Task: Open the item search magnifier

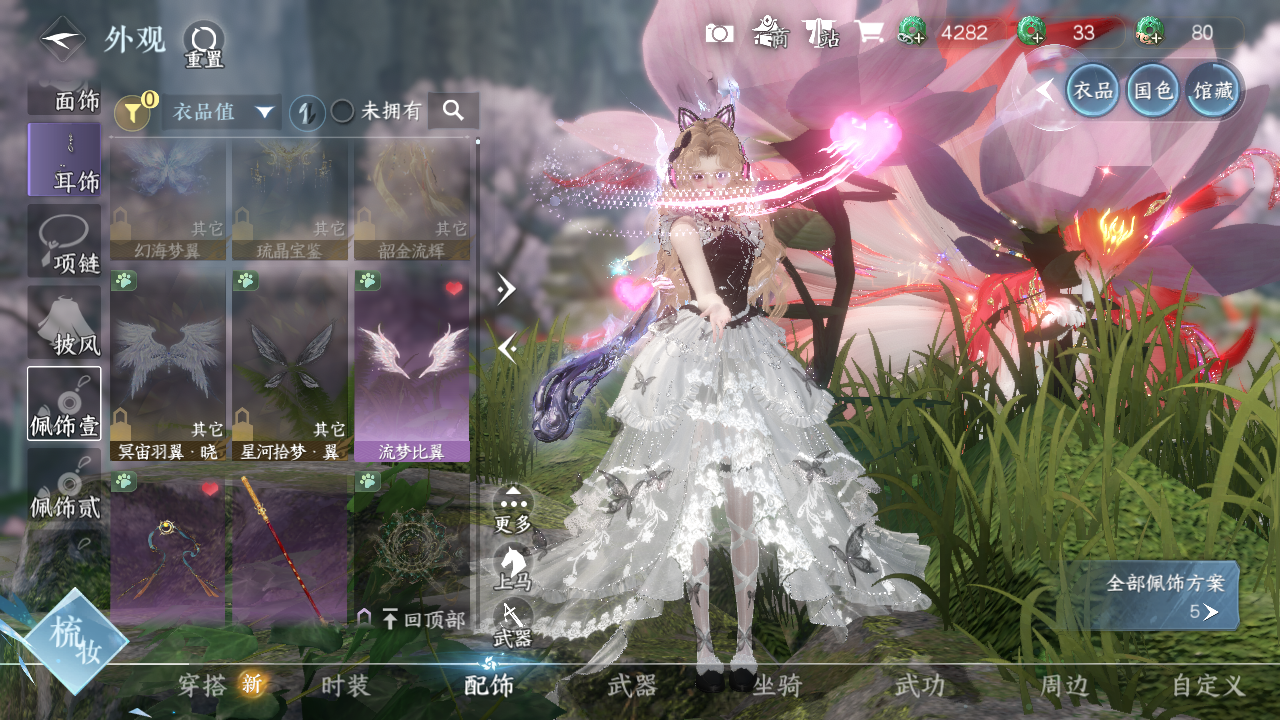Action: tap(453, 111)
